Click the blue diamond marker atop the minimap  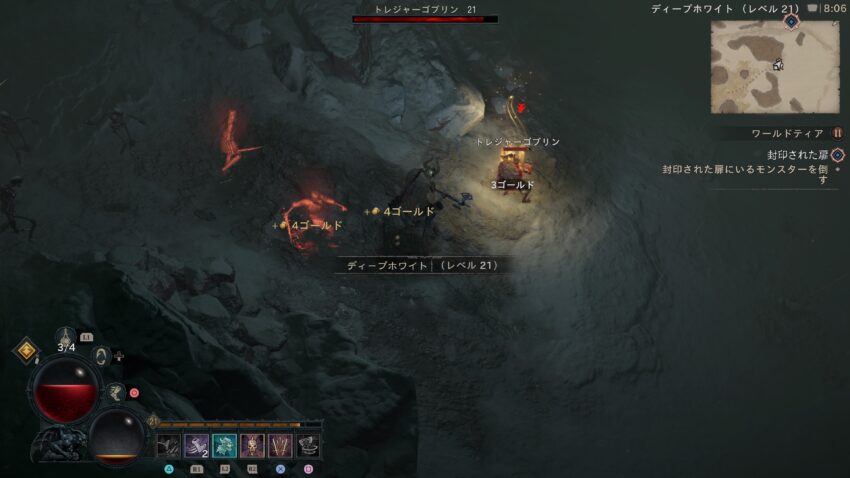pos(791,20)
